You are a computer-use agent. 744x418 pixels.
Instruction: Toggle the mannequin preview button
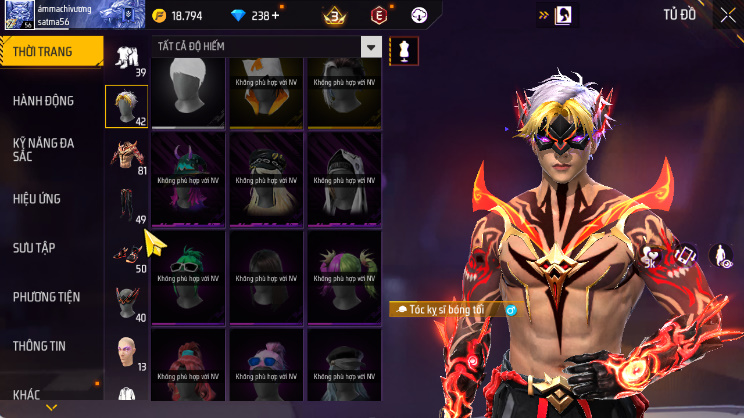pos(403,48)
